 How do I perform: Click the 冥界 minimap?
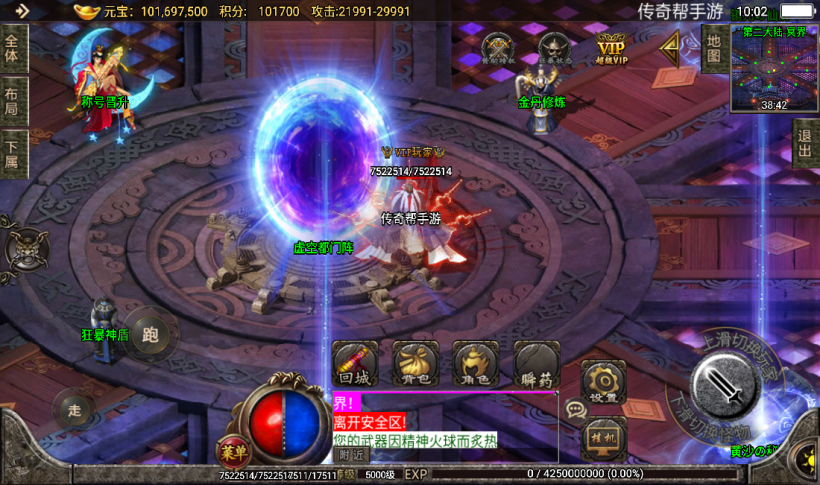774,68
